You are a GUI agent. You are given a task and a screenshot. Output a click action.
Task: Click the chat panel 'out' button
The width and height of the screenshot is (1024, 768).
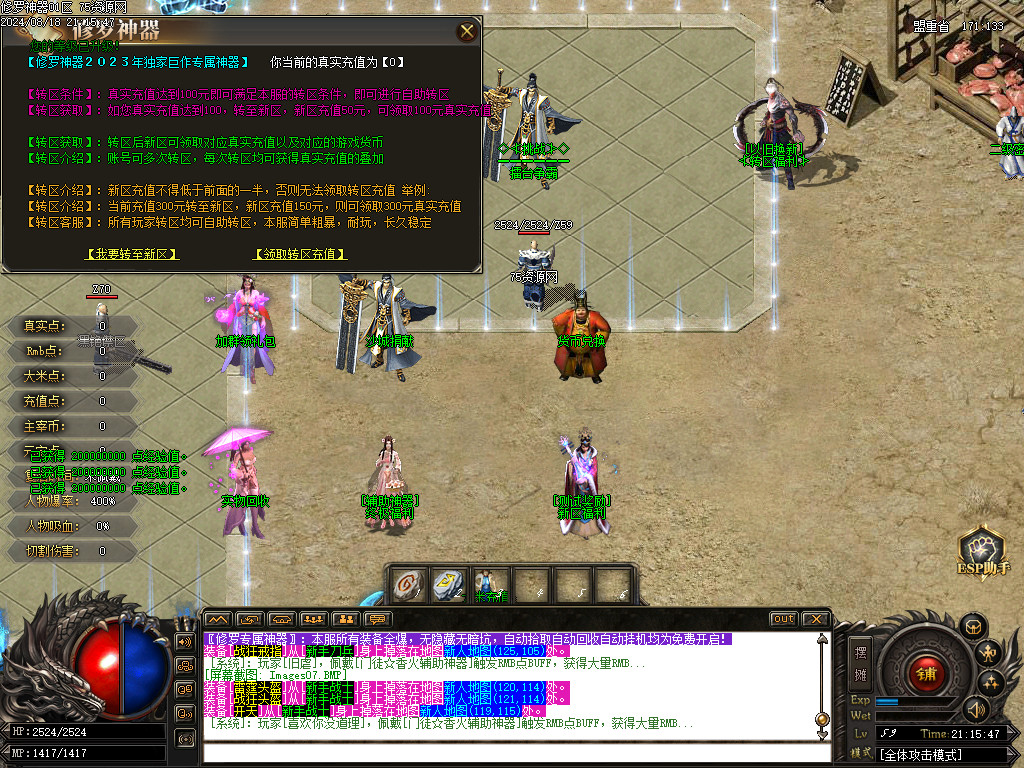pos(784,619)
